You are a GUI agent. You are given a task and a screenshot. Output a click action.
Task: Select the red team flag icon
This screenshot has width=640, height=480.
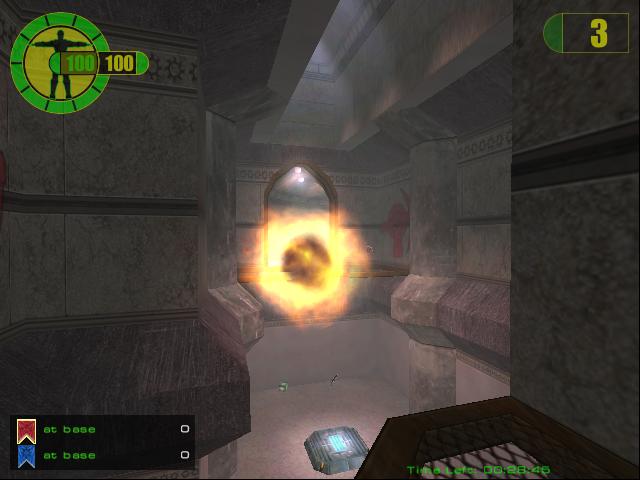tap(27, 431)
